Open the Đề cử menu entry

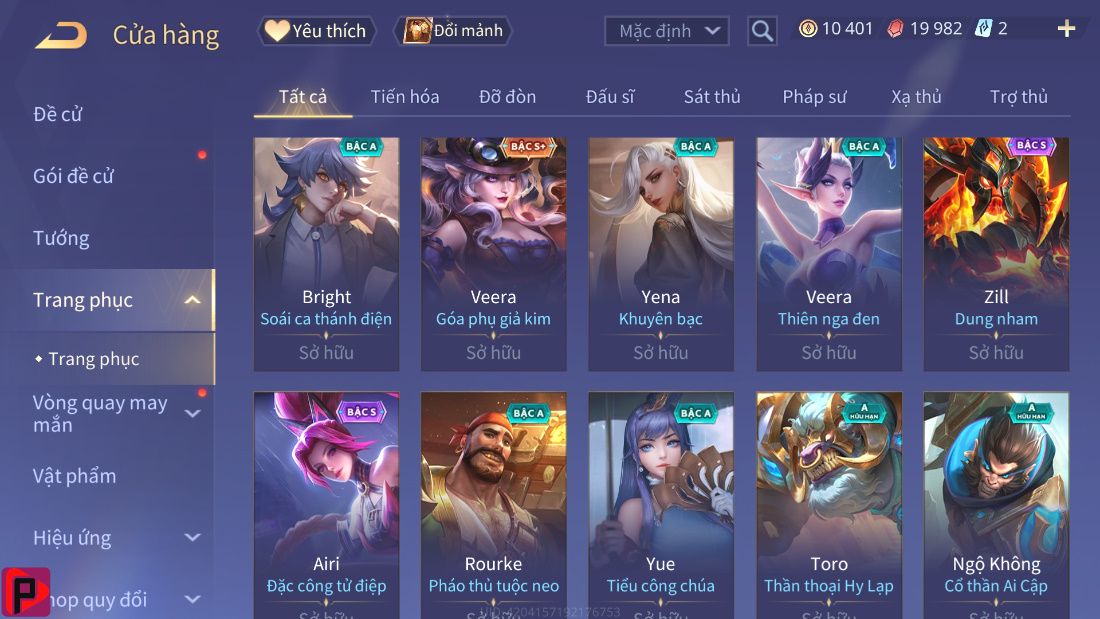click(58, 114)
